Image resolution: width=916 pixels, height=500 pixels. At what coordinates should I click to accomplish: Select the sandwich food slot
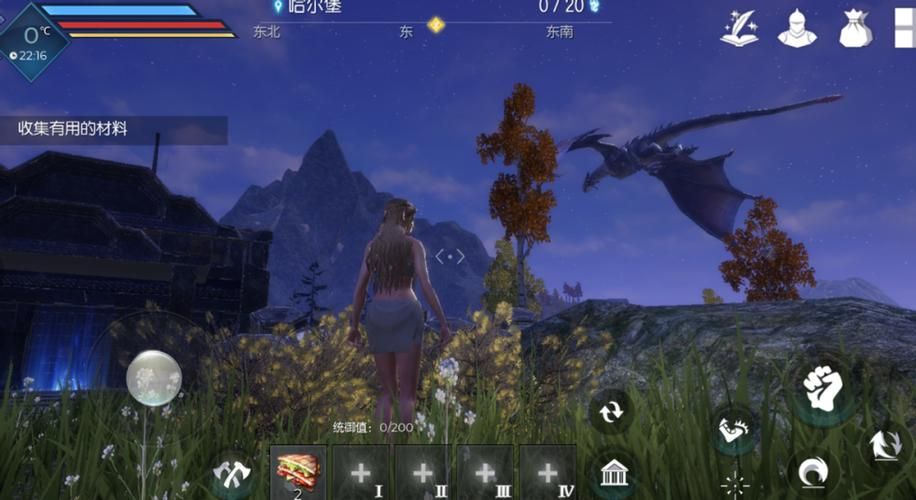point(298,472)
